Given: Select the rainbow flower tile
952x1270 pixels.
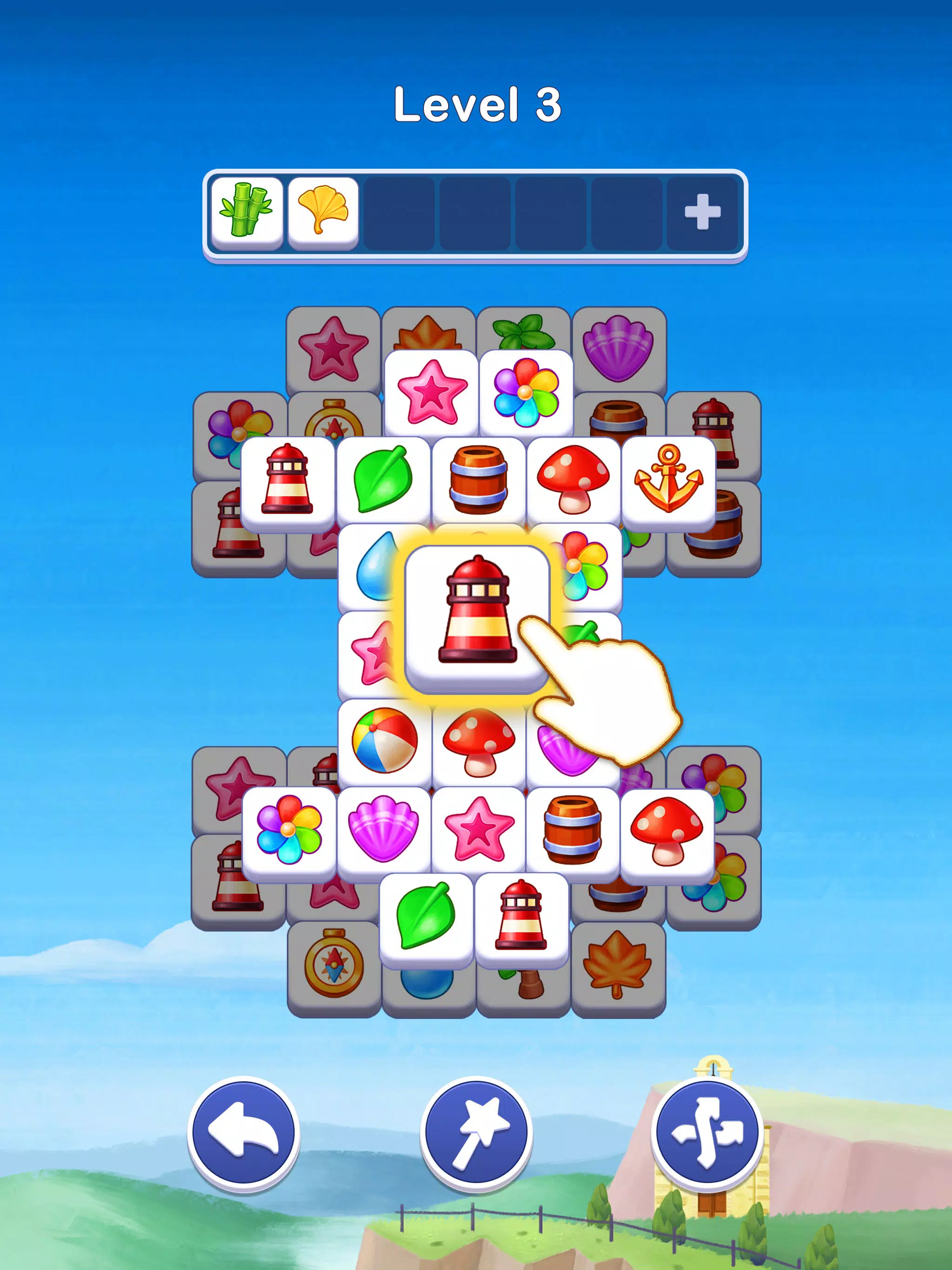Looking at the screenshot, I should (525, 393).
